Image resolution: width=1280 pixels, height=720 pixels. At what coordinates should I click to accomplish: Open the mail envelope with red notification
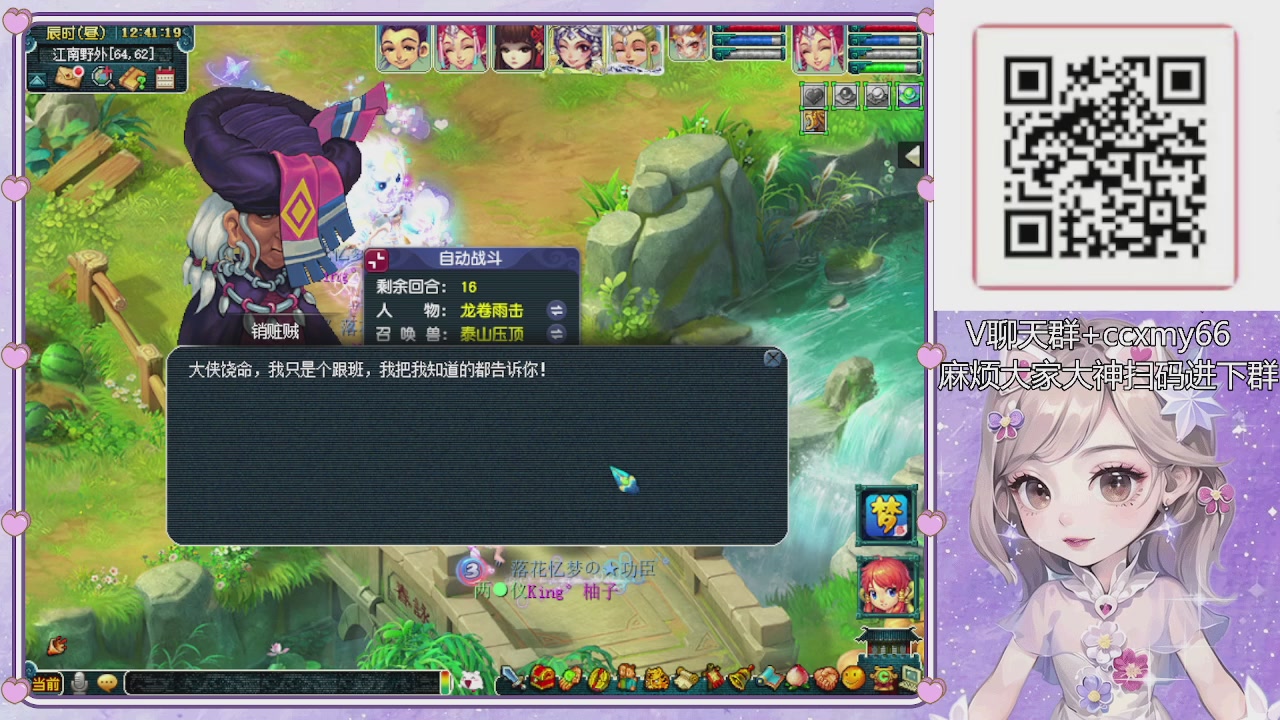(68, 76)
